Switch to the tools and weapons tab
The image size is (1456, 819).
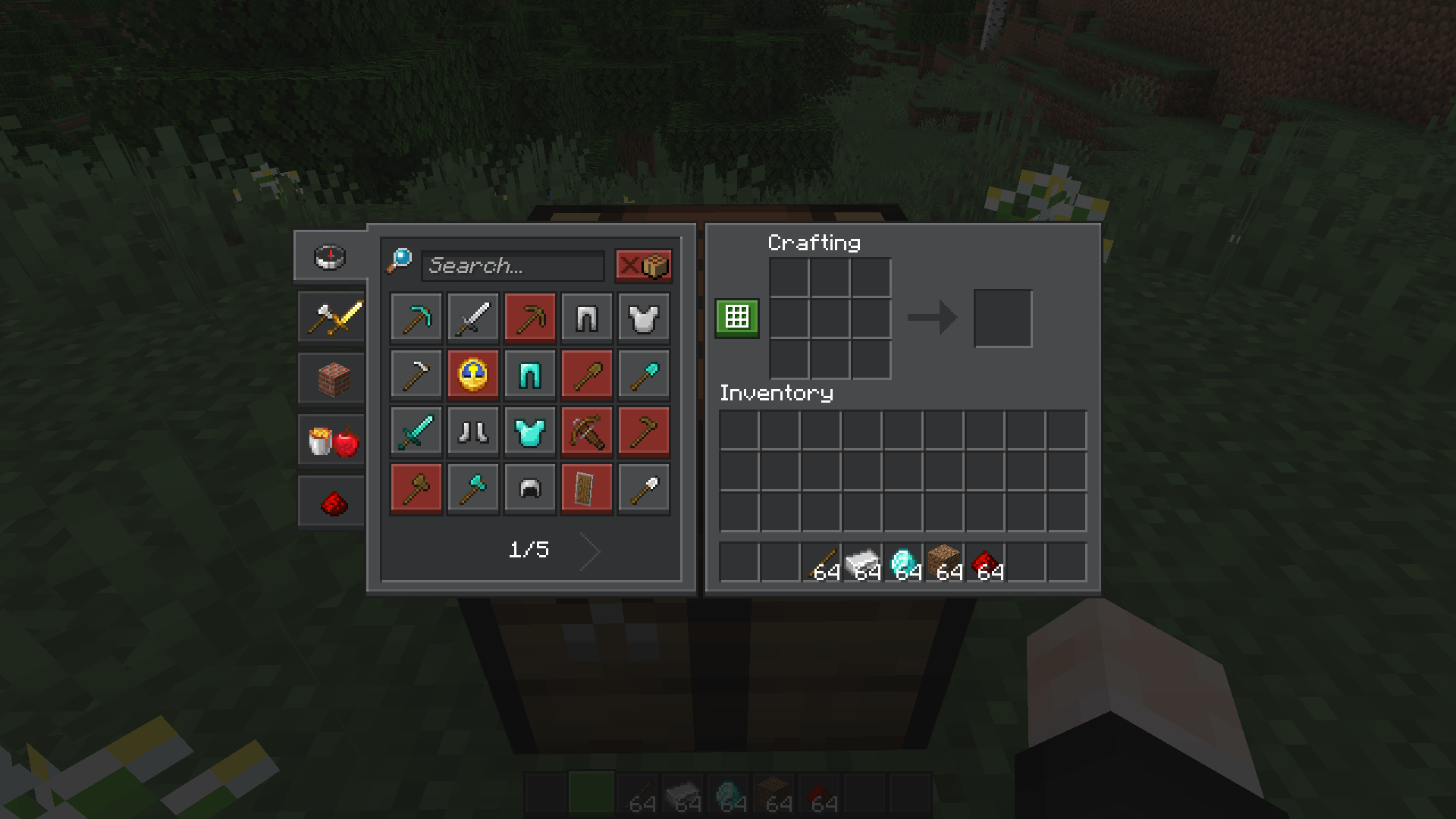tap(330, 317)
